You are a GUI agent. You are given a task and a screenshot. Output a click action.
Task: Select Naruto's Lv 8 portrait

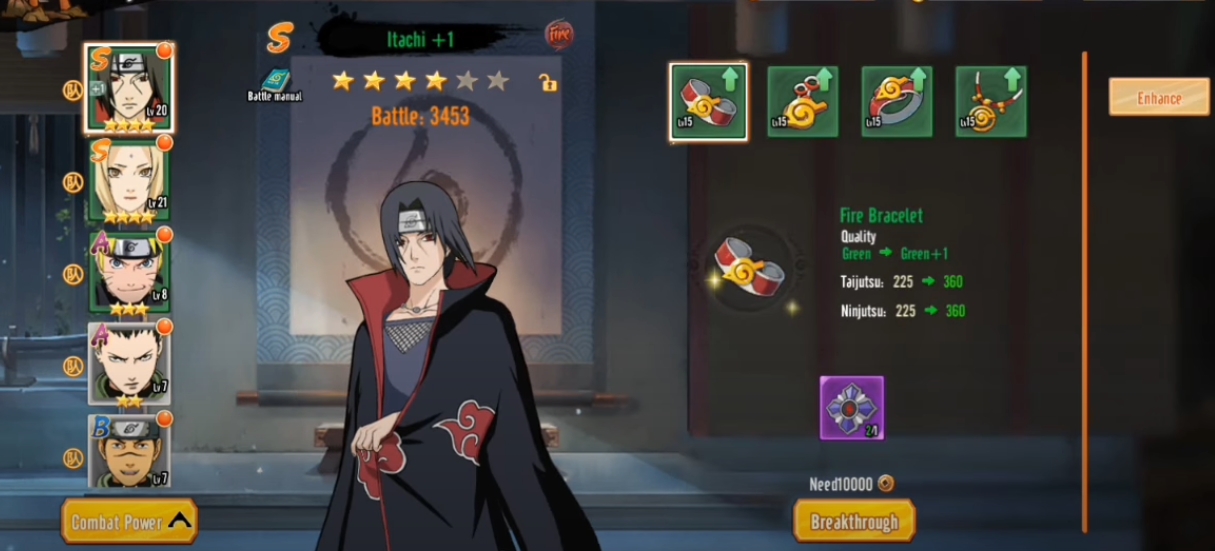click(129, 272)
